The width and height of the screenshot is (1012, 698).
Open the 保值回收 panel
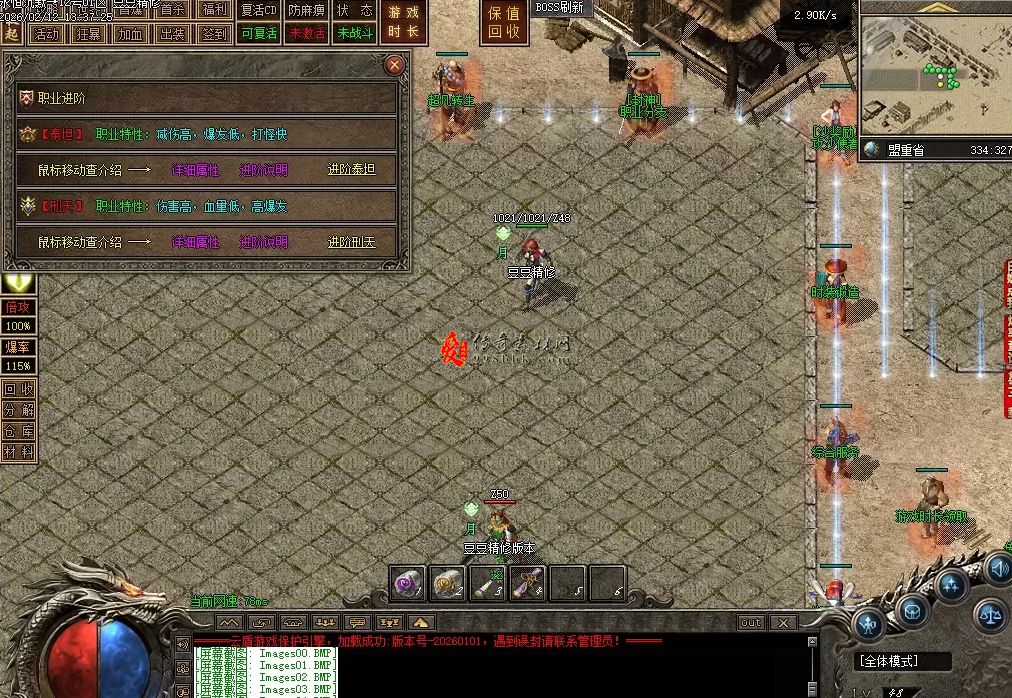(x=503, y=22)
